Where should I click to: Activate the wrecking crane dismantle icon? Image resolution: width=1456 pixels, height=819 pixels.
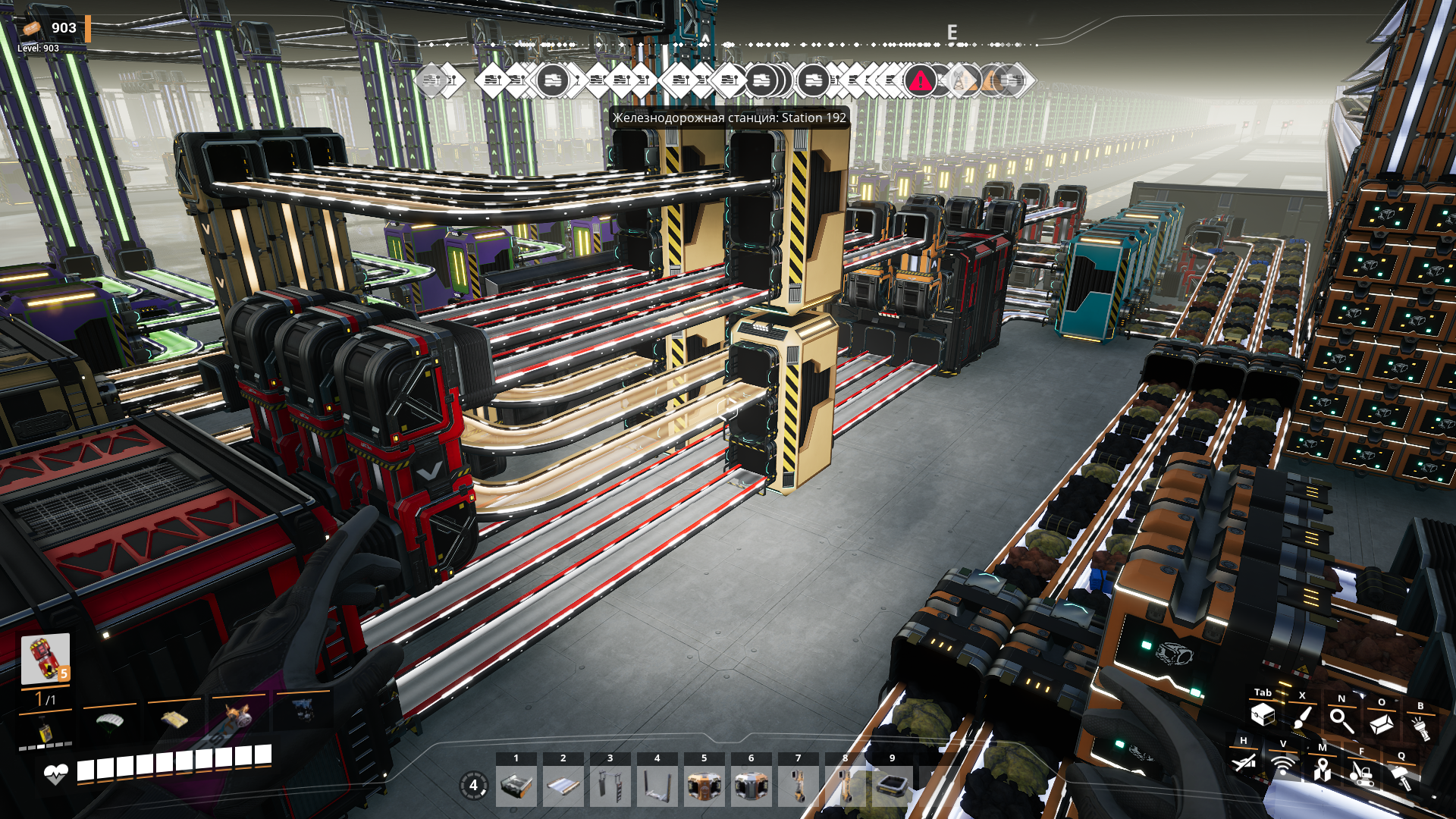(1362, 773)
